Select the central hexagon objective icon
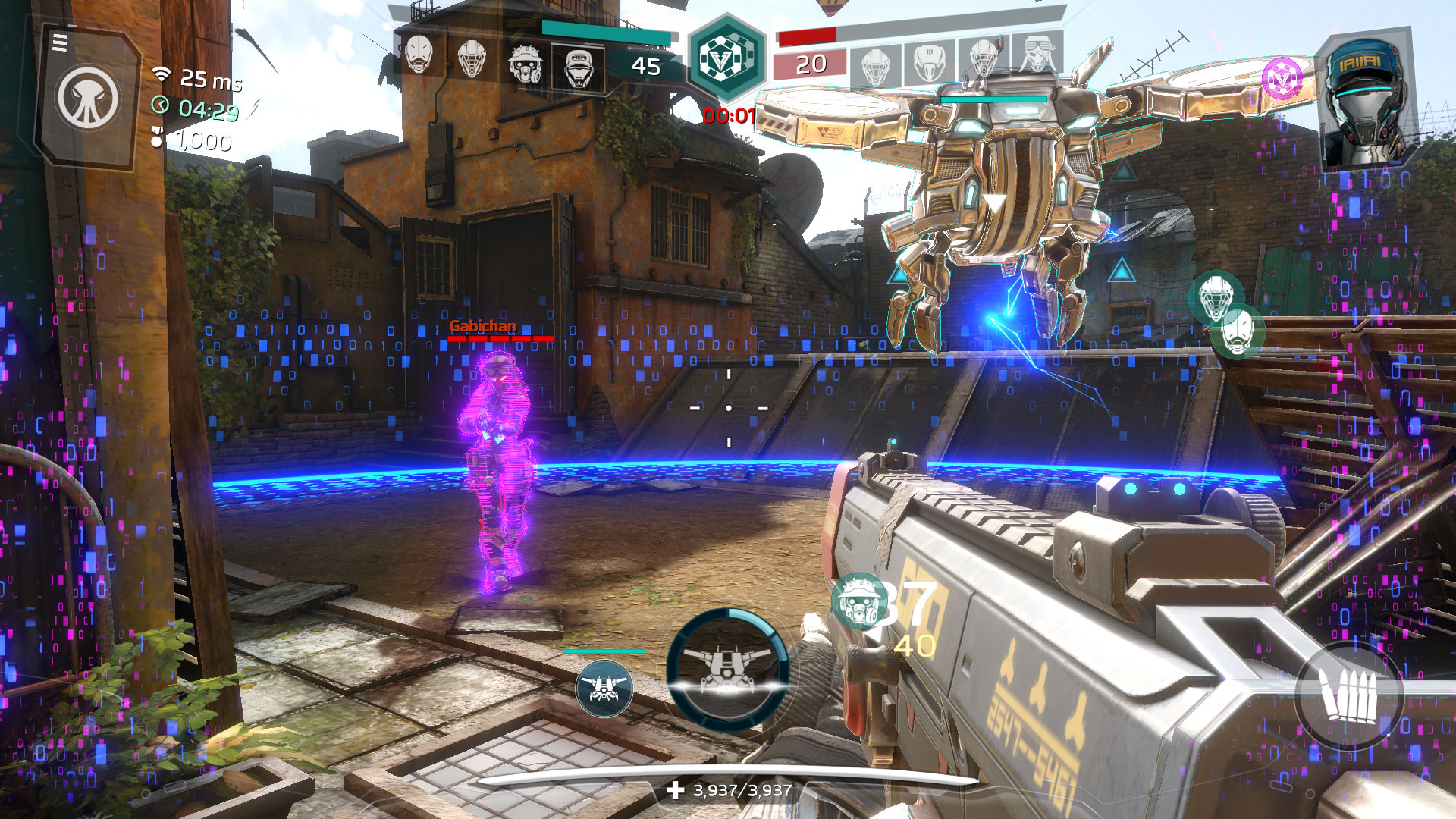Screen dimensions: 1456x819 (x=726, y=59)
